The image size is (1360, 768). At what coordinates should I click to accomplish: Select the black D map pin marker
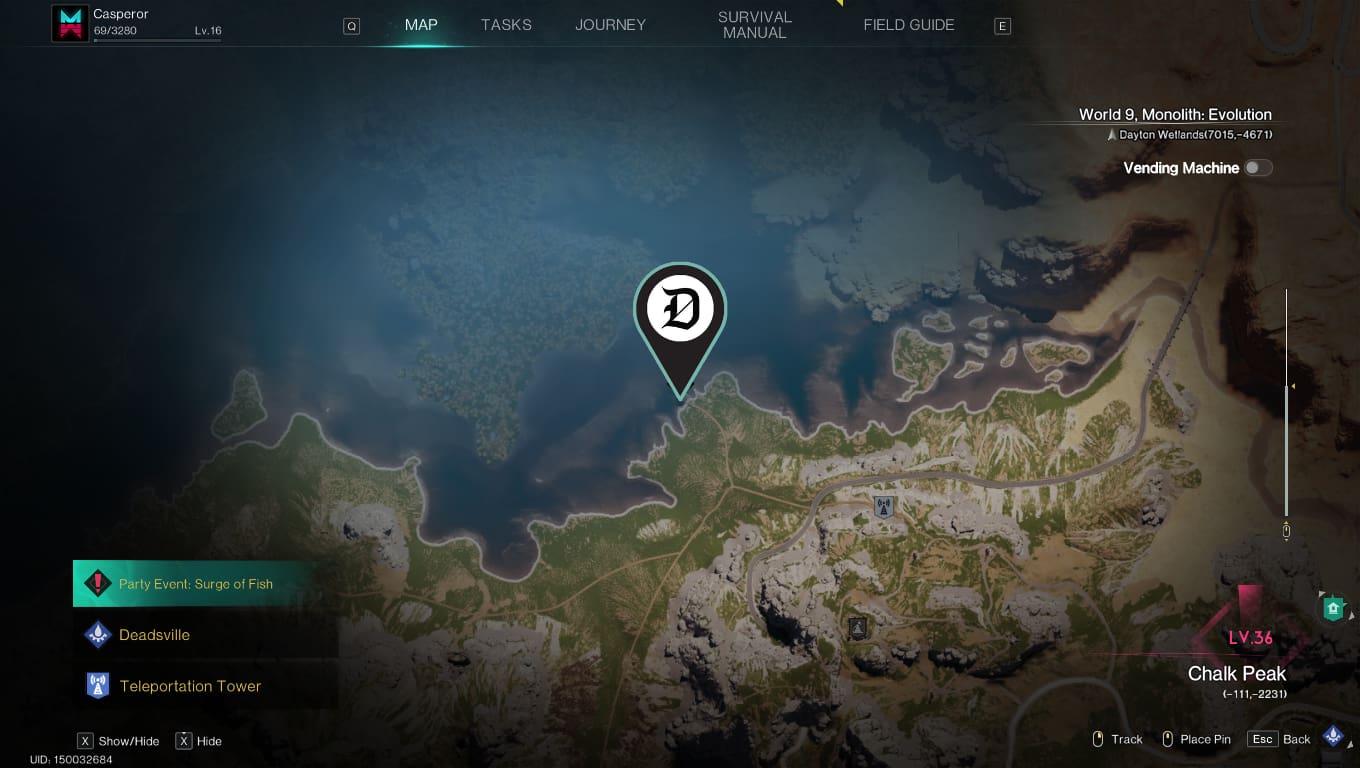coord(680,310)
